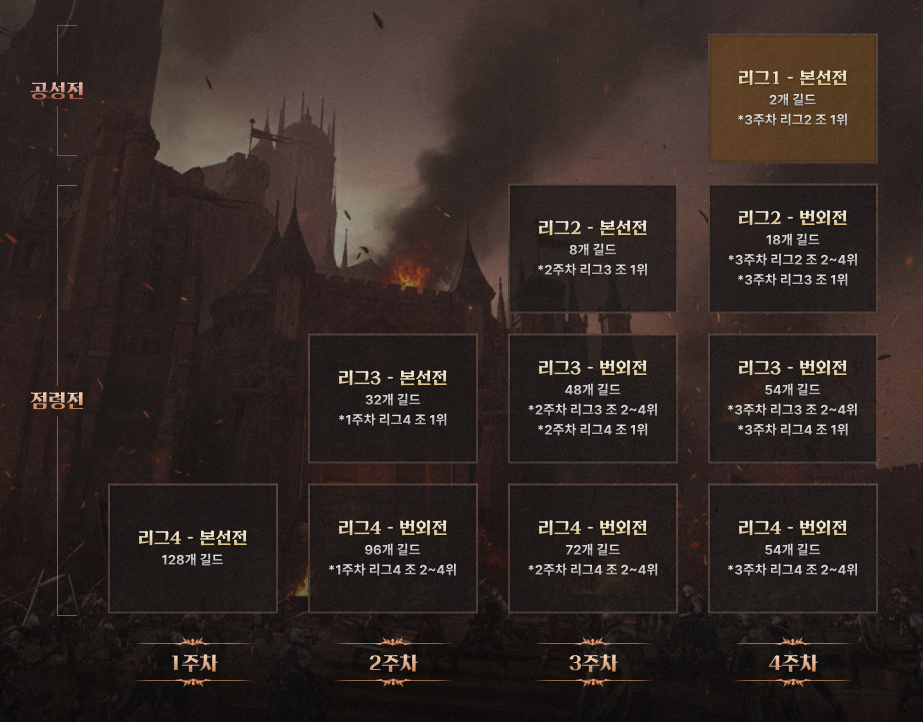
Task: Choose the 4주차 week label
Action: pos(792,663)
